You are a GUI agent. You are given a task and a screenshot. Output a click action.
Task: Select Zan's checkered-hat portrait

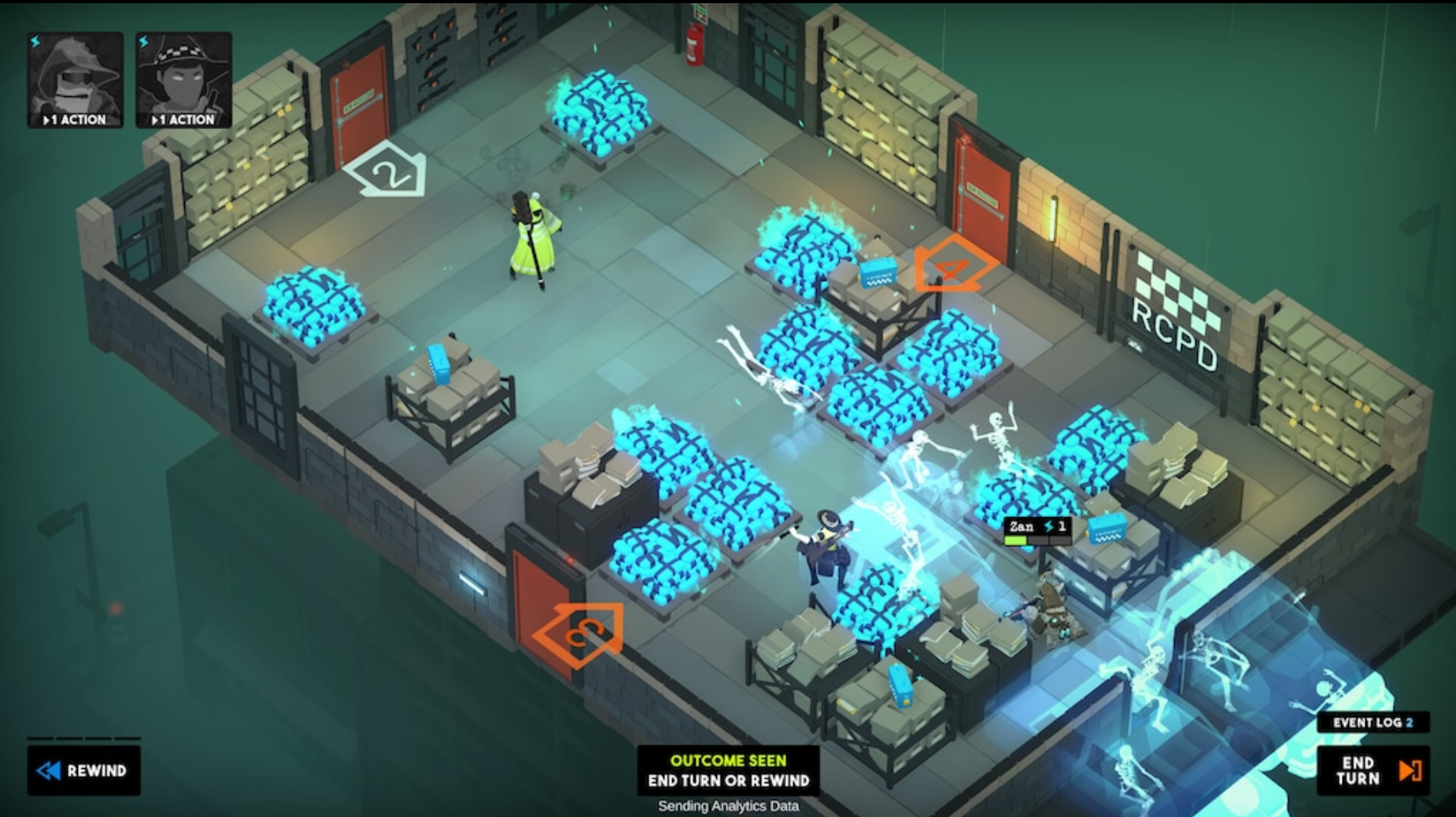click(183, 75)
